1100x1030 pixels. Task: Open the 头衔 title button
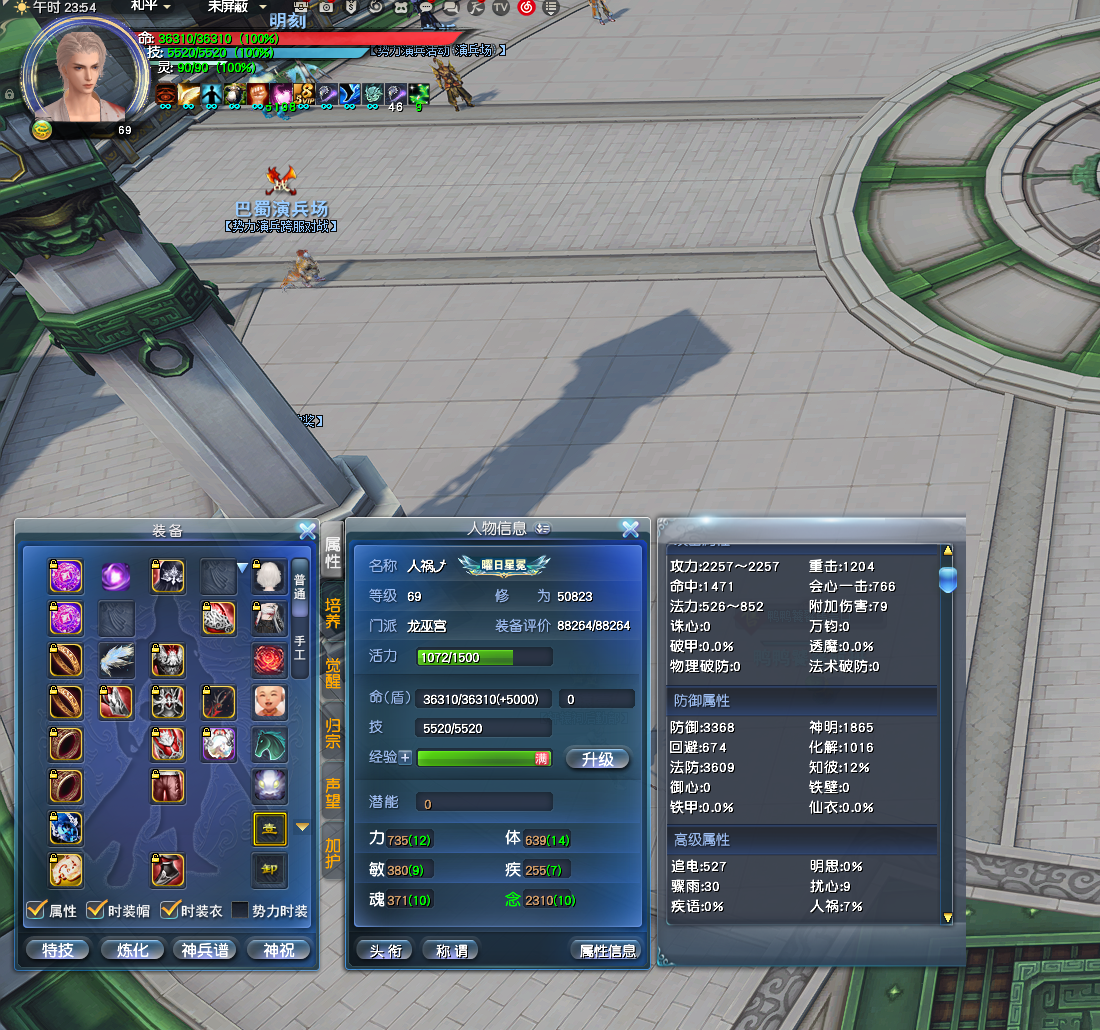[x=385, y=950]
